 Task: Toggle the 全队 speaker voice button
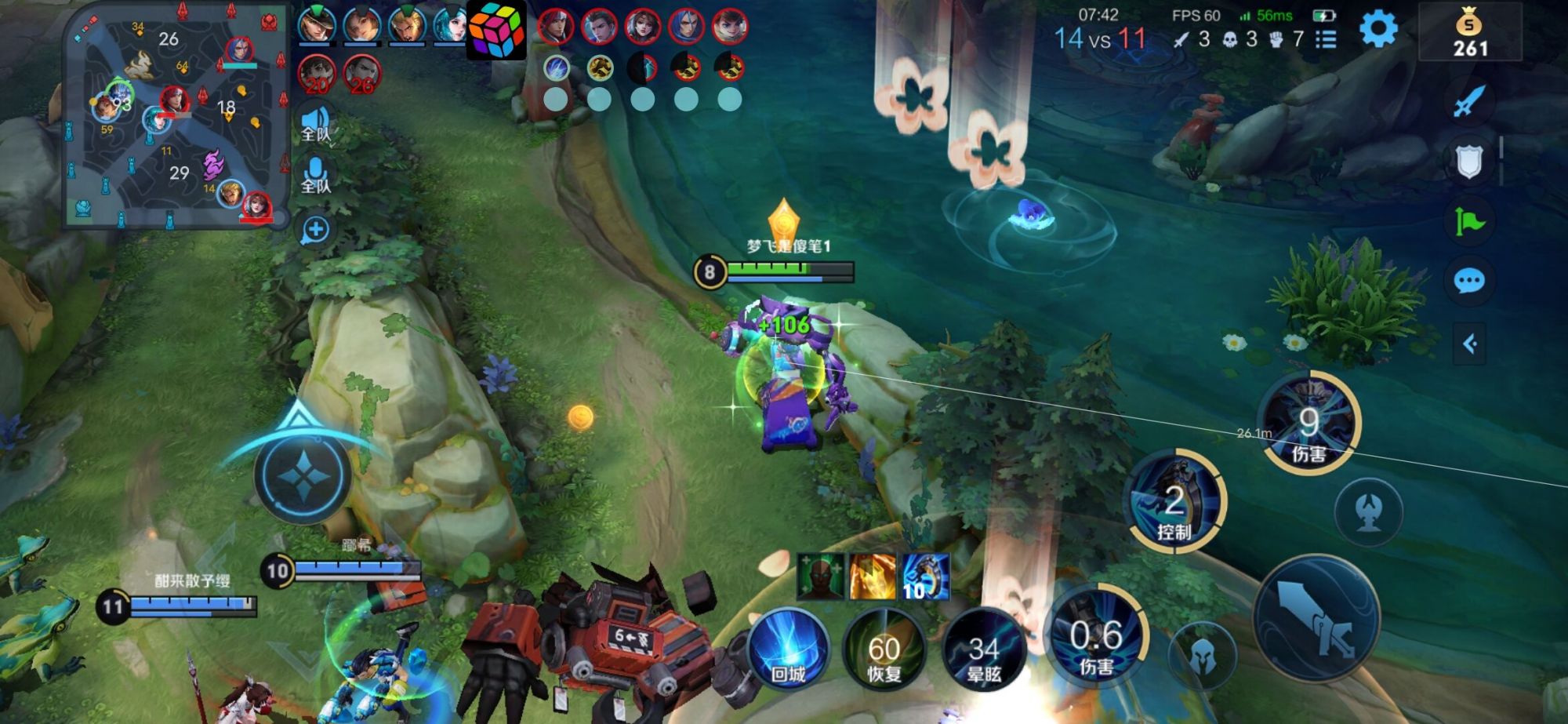click(x=315, y=124)
